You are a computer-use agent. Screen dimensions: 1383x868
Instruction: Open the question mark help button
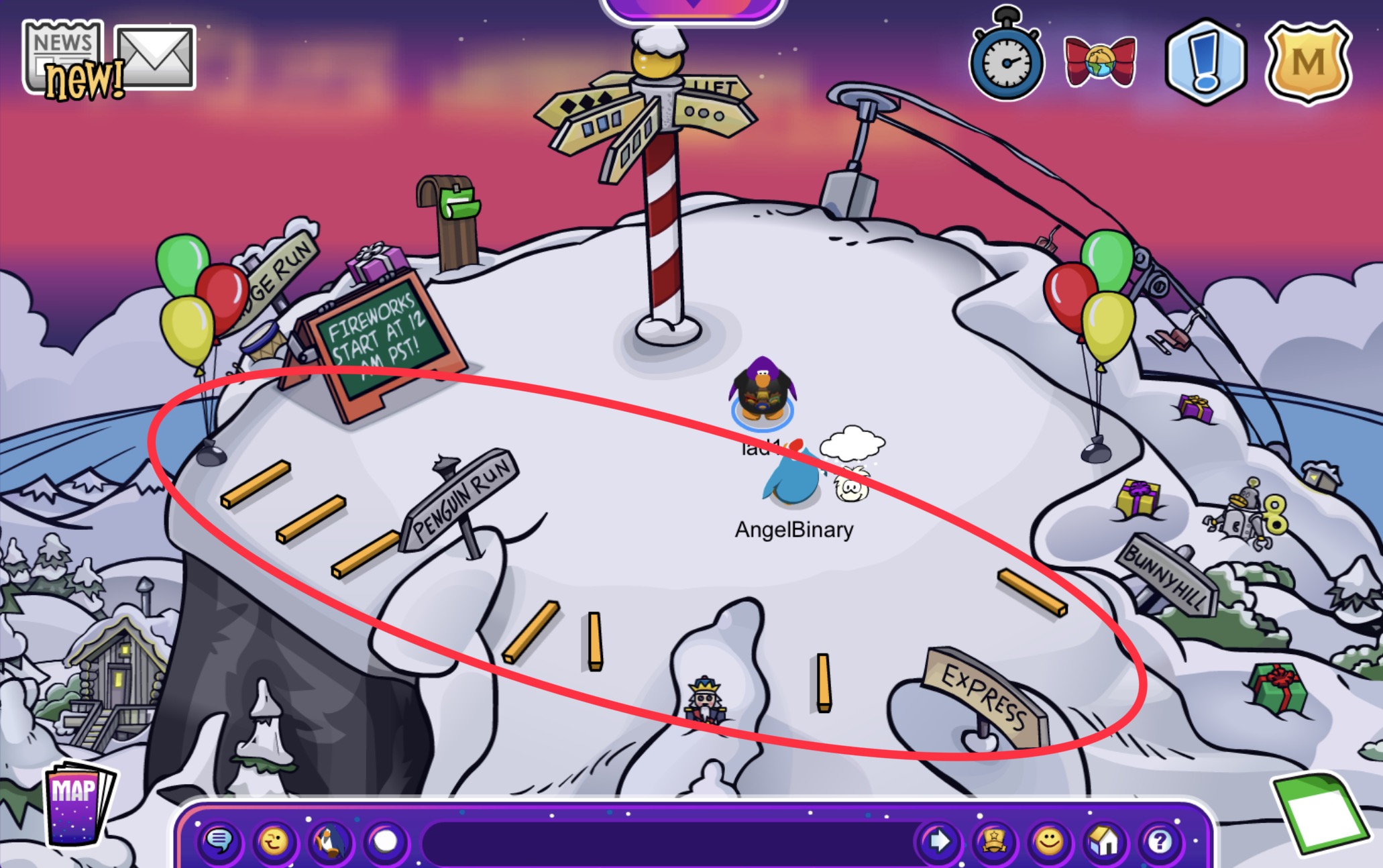[1160, 840]
